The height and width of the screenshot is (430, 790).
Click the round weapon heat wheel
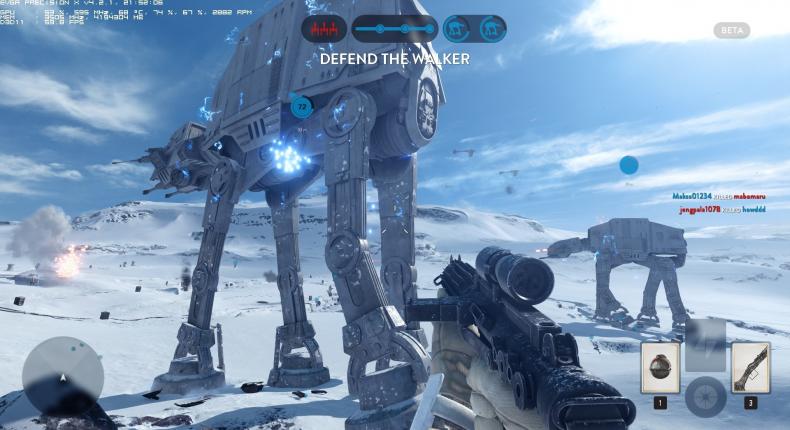point(705,396)
